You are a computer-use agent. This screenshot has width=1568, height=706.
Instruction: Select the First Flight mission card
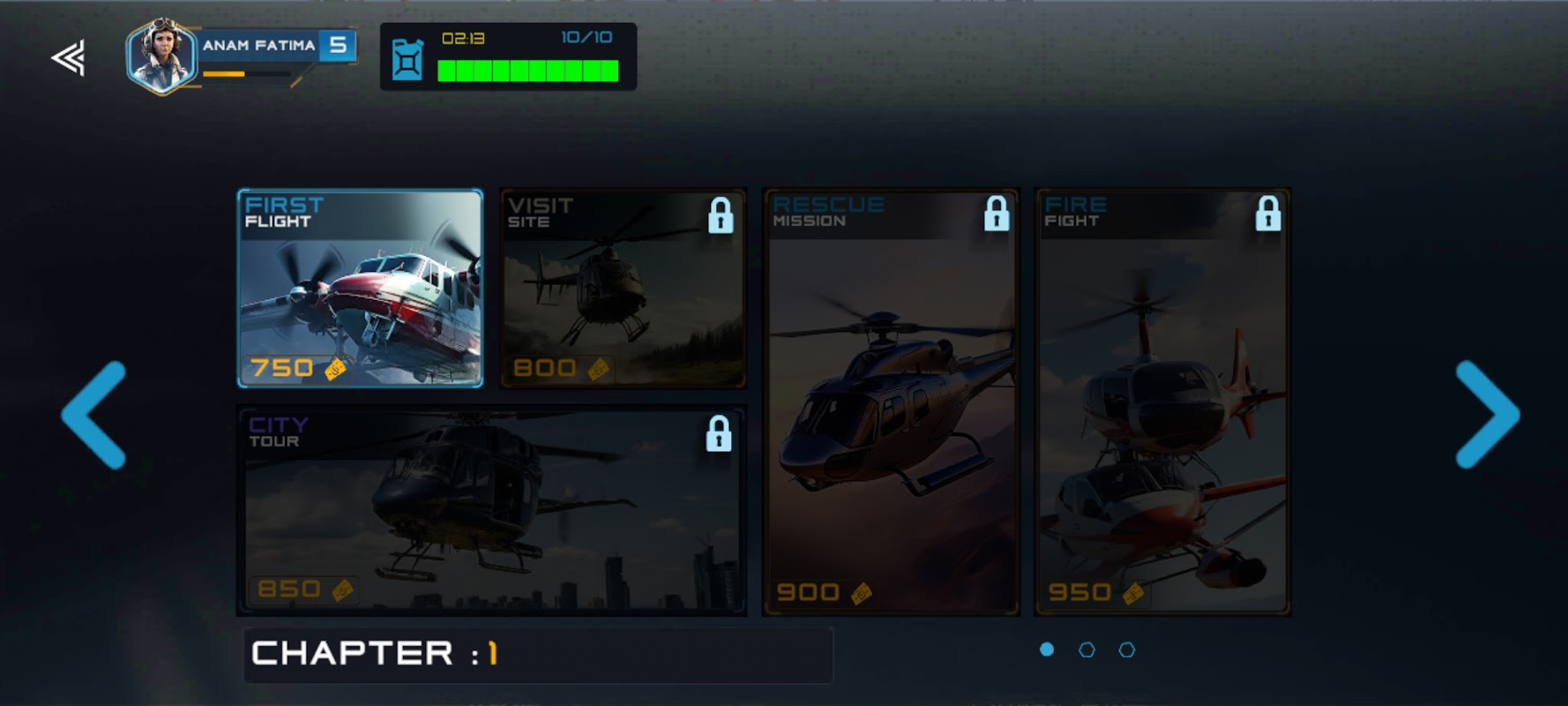pyautogui.click(x=360, y=289)
